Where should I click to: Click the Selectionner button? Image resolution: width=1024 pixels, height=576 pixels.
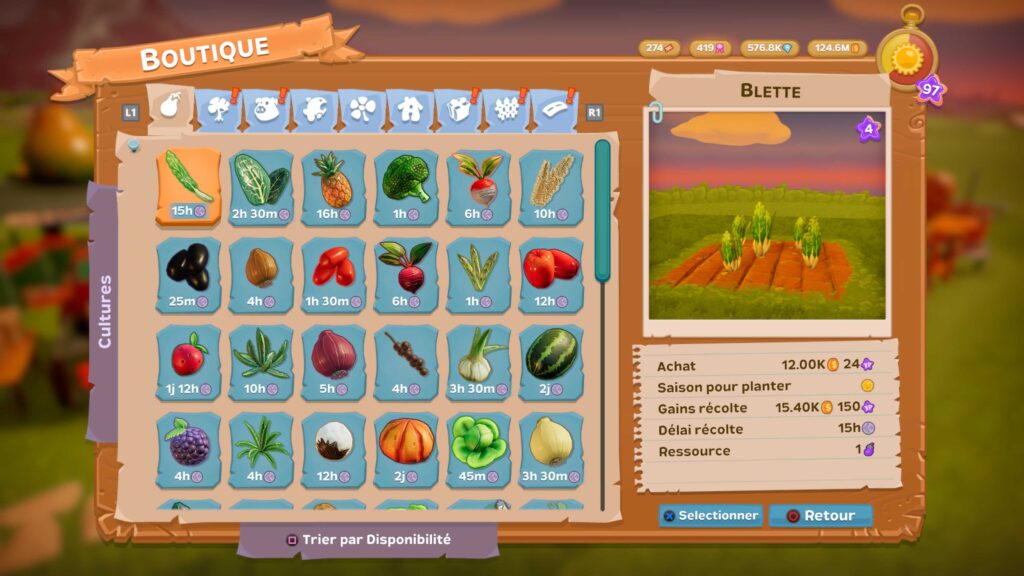[710, 516]
